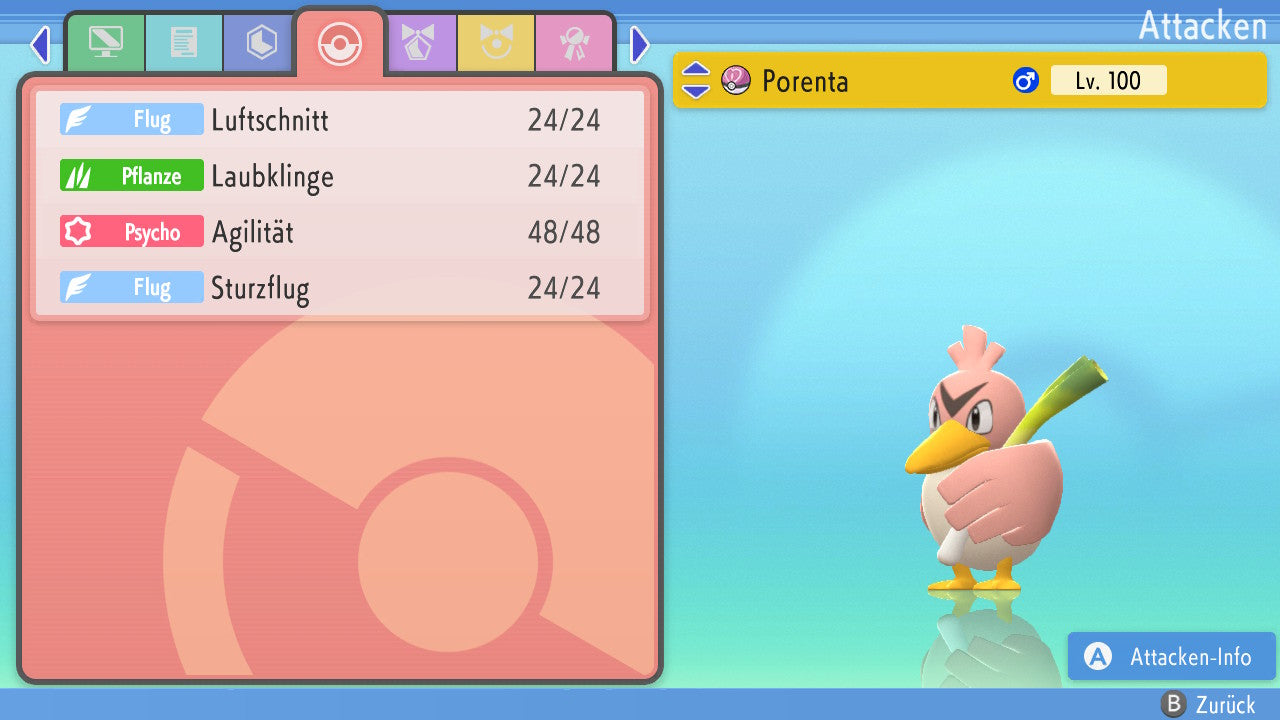Click the left arrow beside the tabs

[40, 44]
